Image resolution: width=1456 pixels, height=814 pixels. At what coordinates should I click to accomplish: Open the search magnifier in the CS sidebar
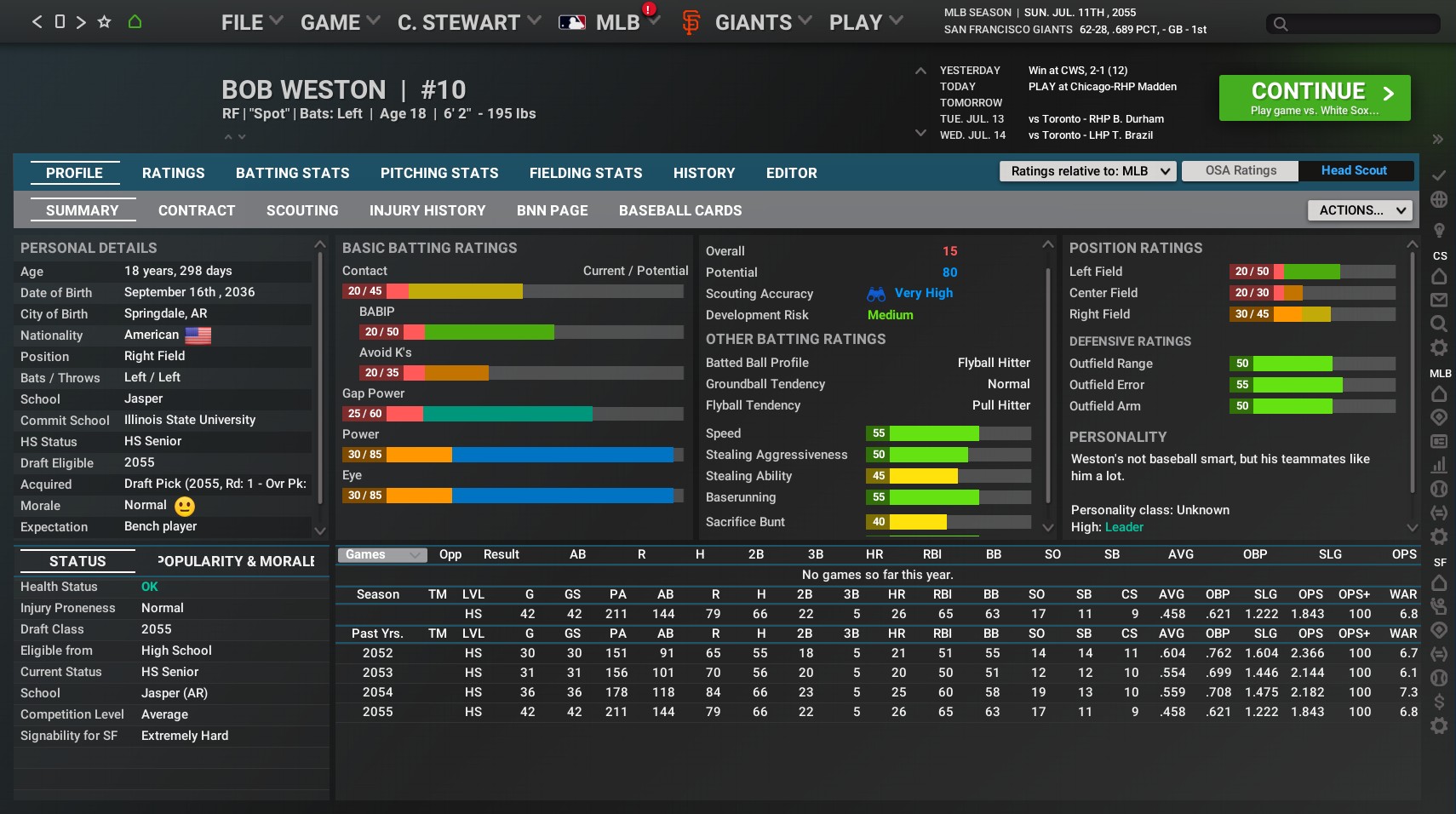pos(1438,324)
